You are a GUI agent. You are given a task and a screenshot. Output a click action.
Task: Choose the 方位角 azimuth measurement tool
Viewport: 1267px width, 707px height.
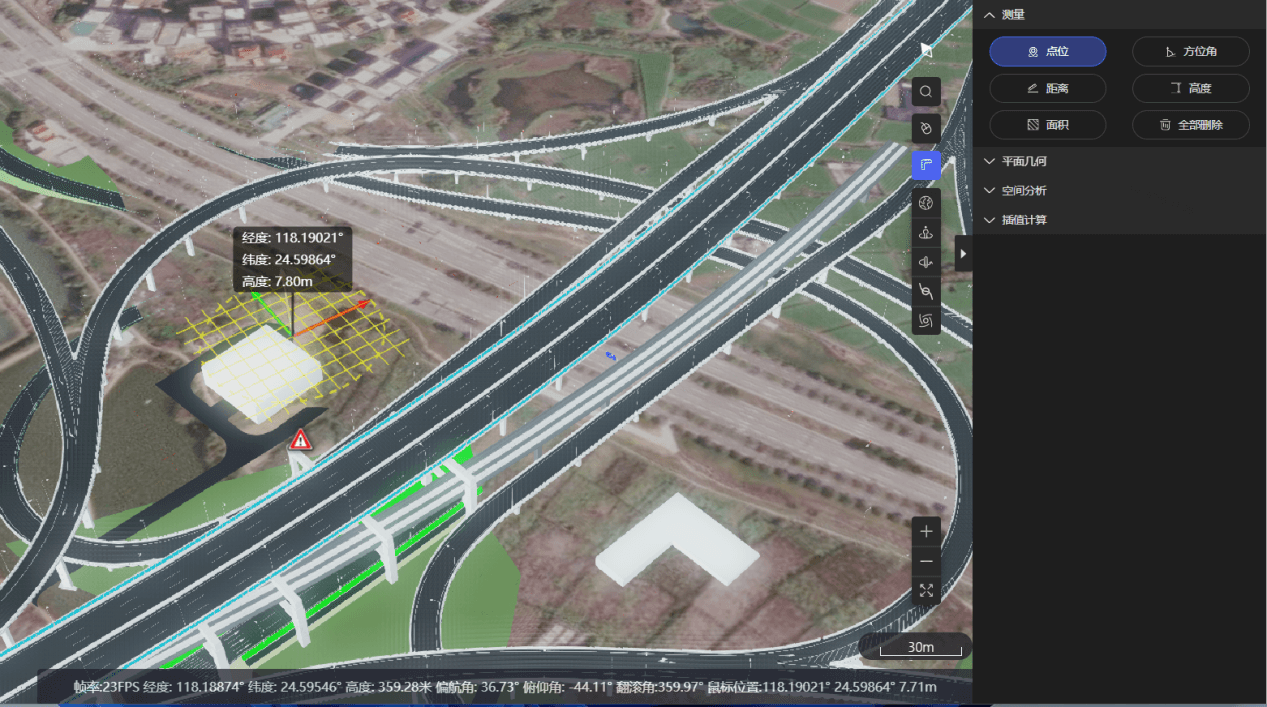(1190, 52)
